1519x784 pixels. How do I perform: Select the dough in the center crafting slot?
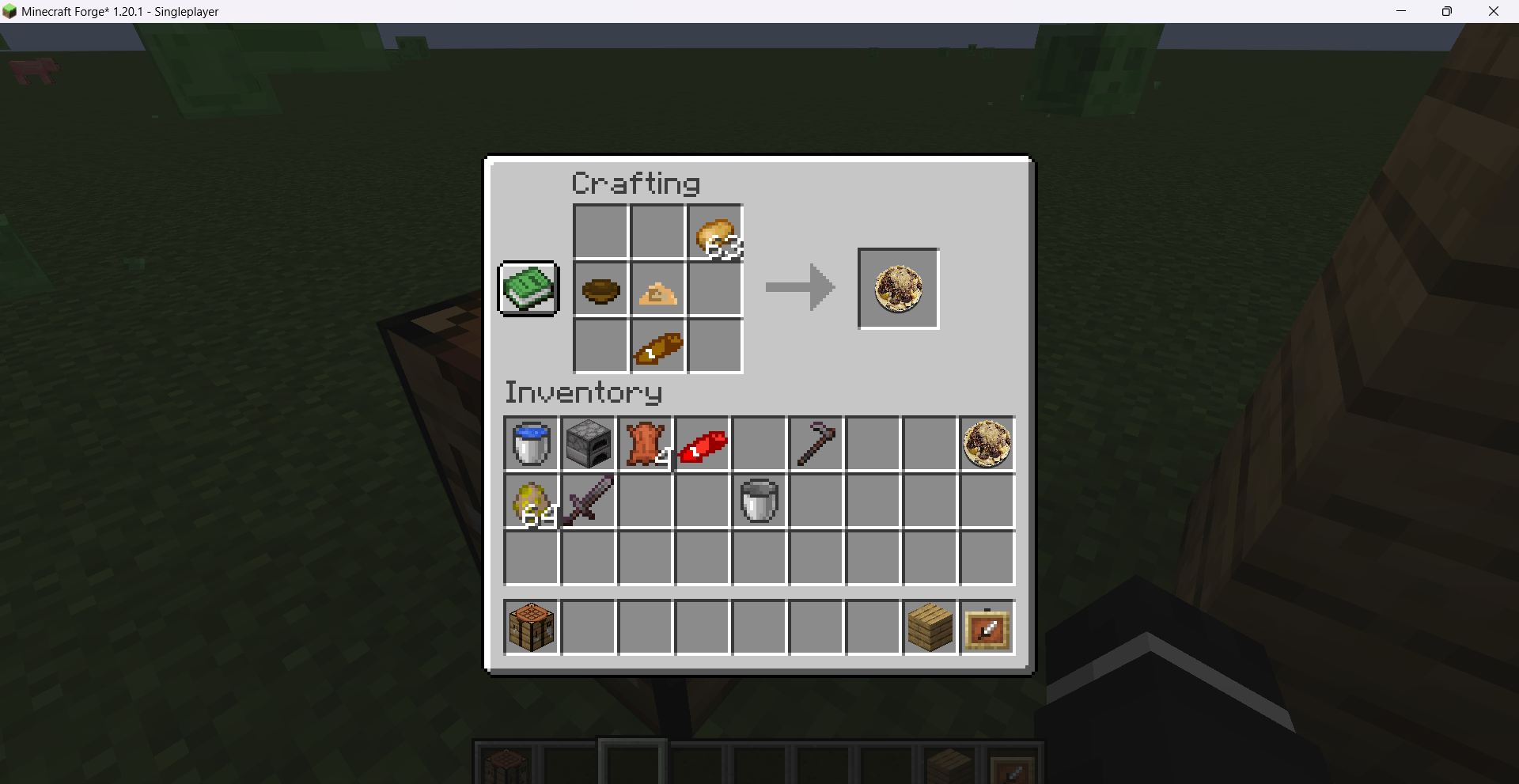click(657, 290)
